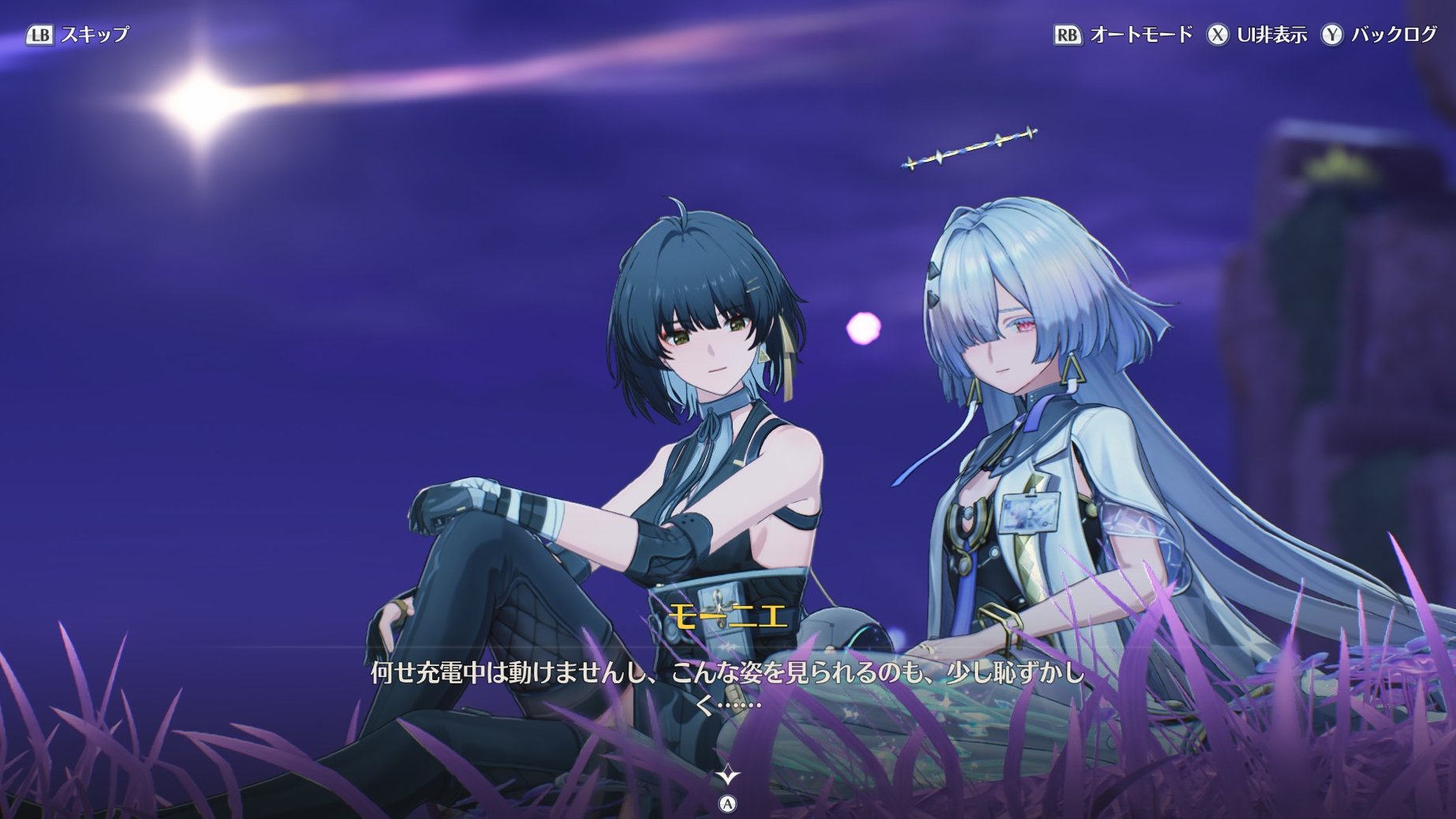Skip the dialogue using スキップ
The image size is (1456, 819).
[x=77, y=35]
